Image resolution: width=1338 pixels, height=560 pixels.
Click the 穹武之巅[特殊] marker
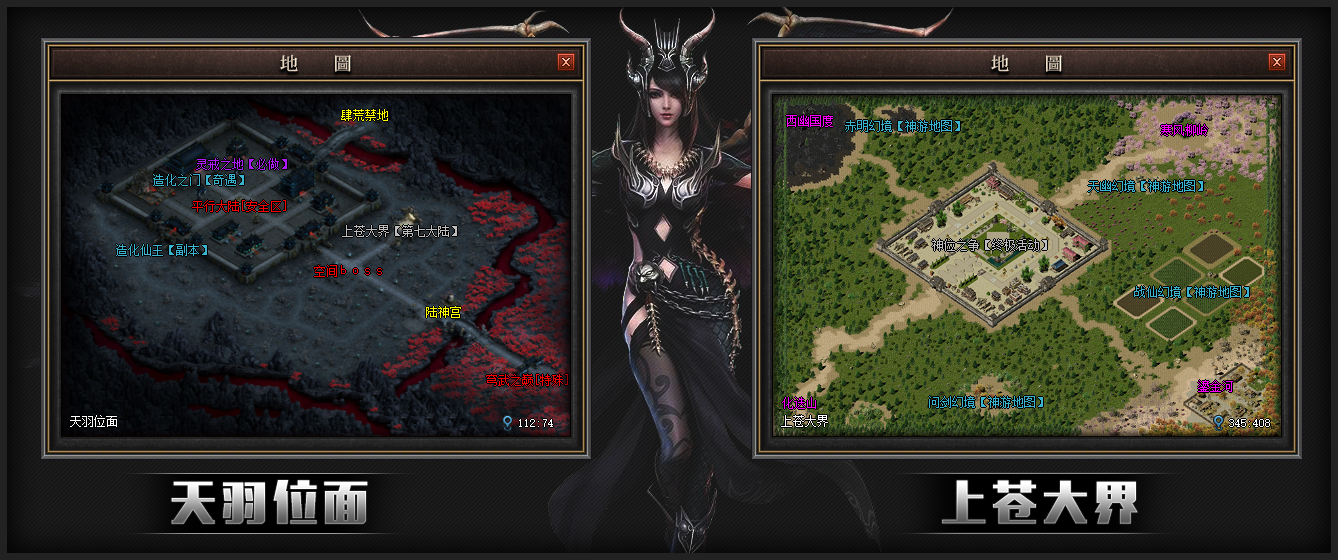(x=526, y=380)
